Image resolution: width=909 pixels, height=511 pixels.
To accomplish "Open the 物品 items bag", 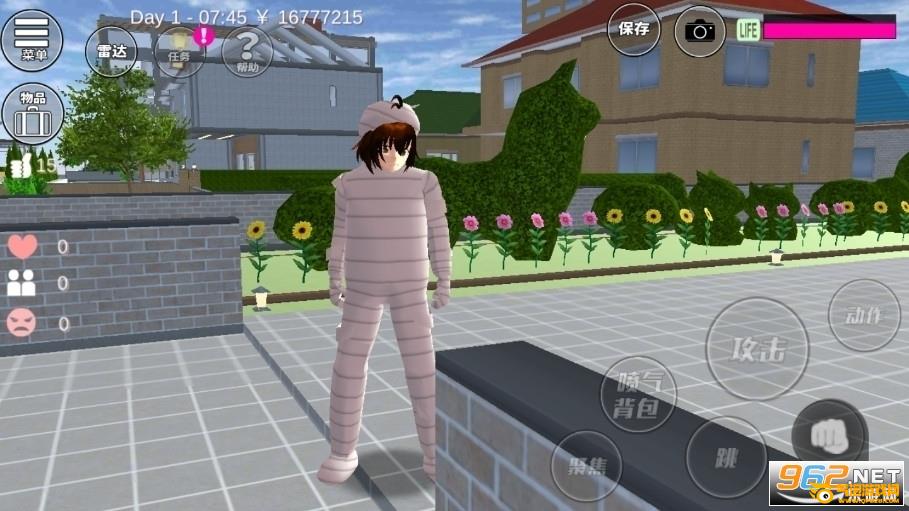I will pyautogui.click(x=32, y=114).
